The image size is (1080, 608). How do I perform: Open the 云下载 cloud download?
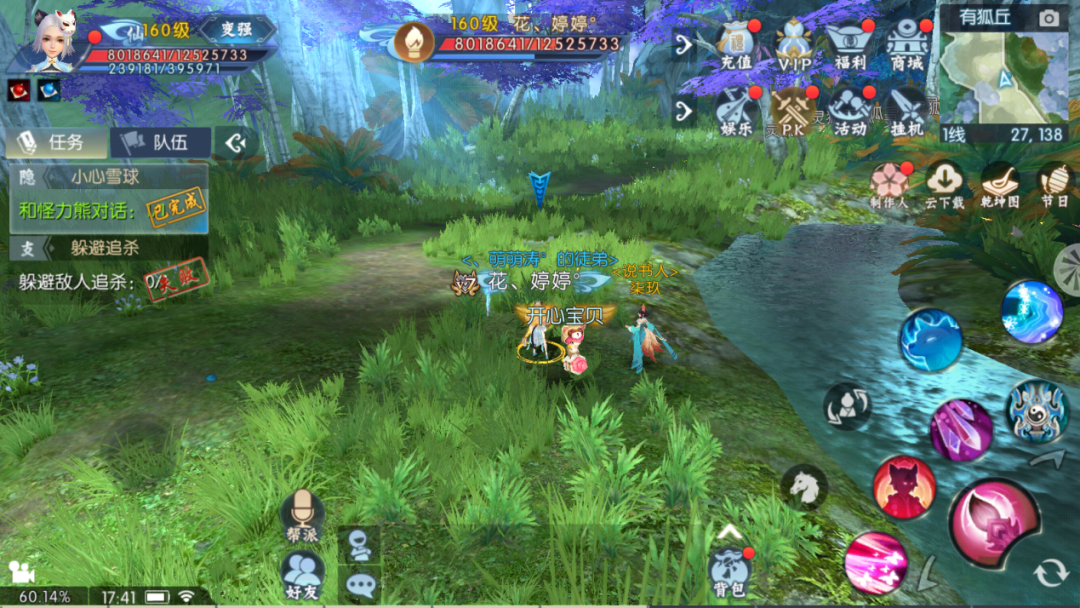[944, 184]
